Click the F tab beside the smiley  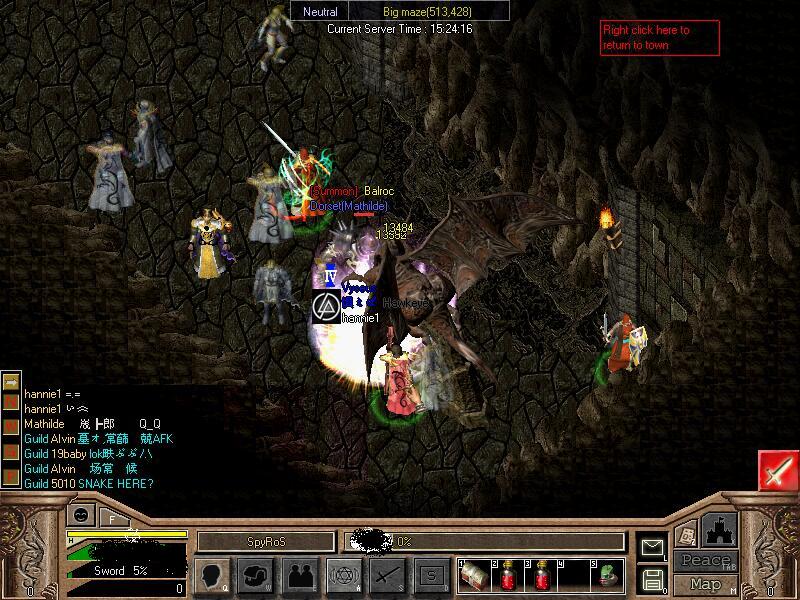tap(111, 518)
